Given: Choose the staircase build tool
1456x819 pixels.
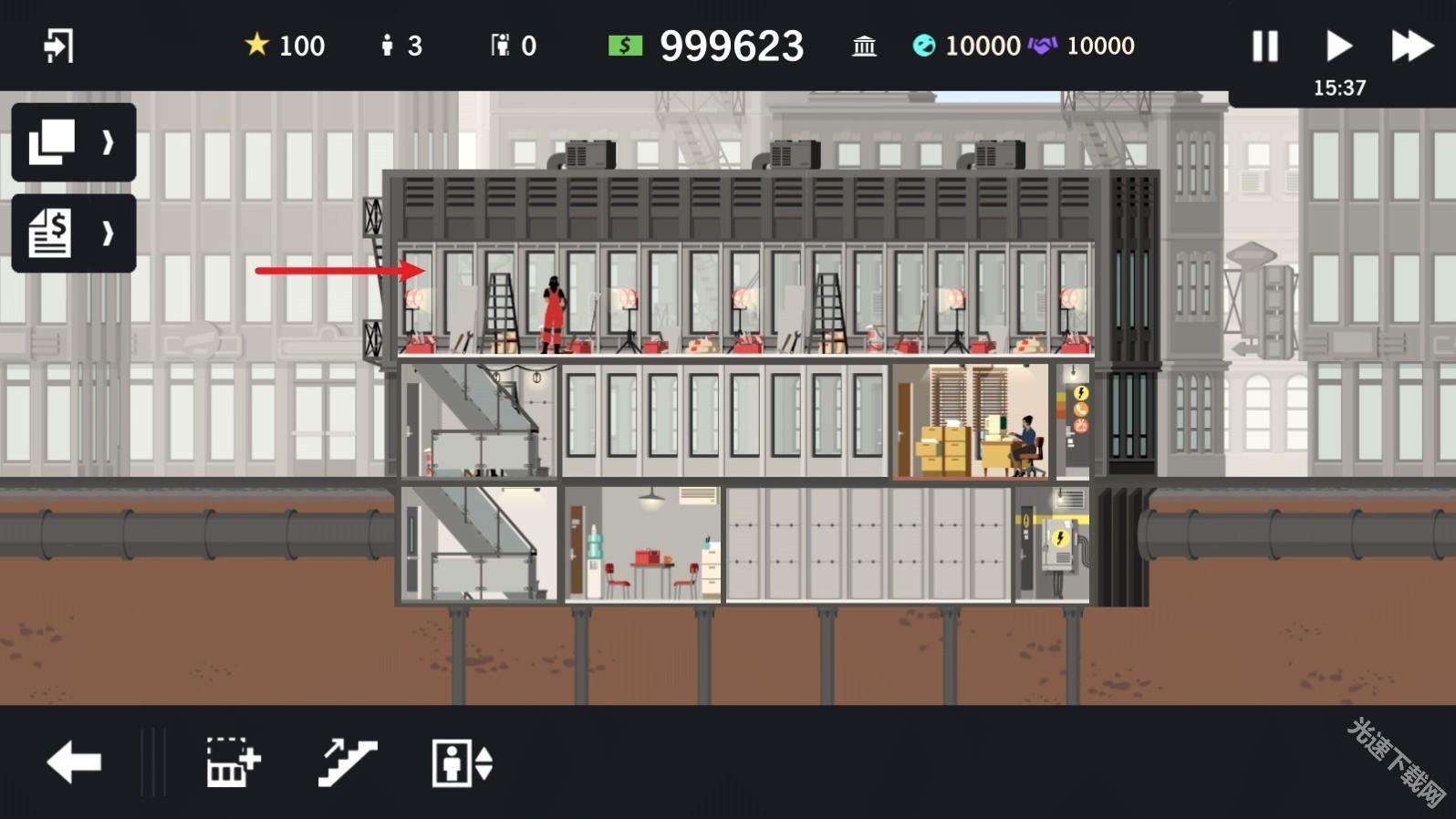Looking at the screenshot, I should pos(347,762).
